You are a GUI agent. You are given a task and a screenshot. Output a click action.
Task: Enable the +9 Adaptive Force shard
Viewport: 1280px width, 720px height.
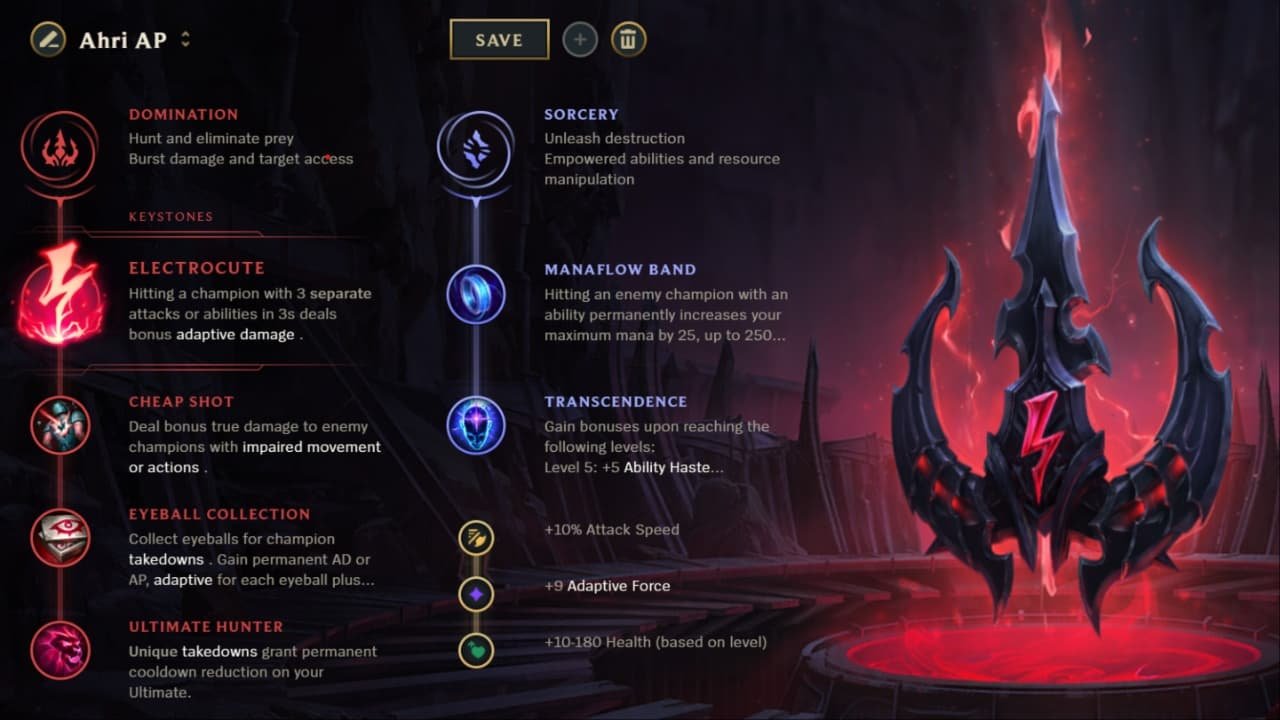[476, 594]
